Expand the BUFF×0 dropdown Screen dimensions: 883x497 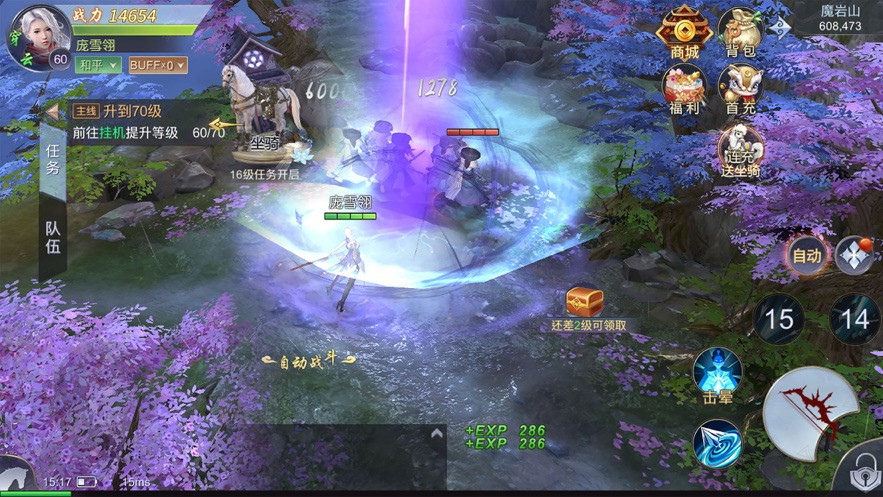(x=157, y=65)
